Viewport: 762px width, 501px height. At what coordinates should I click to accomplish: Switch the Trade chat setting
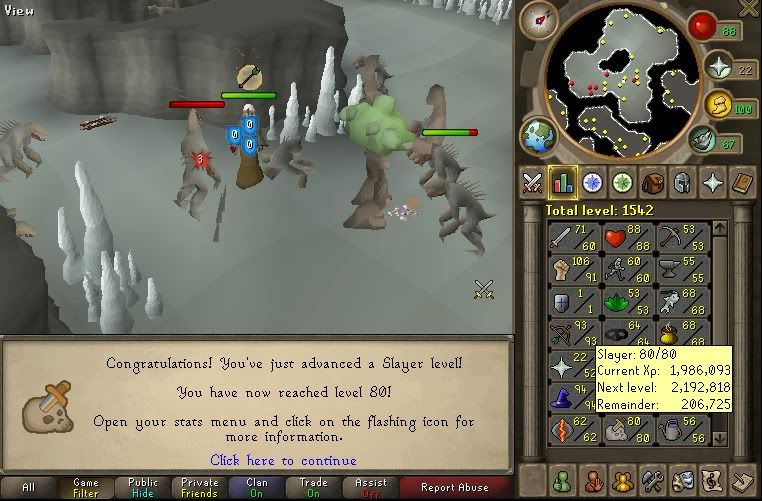pos(313,487)
